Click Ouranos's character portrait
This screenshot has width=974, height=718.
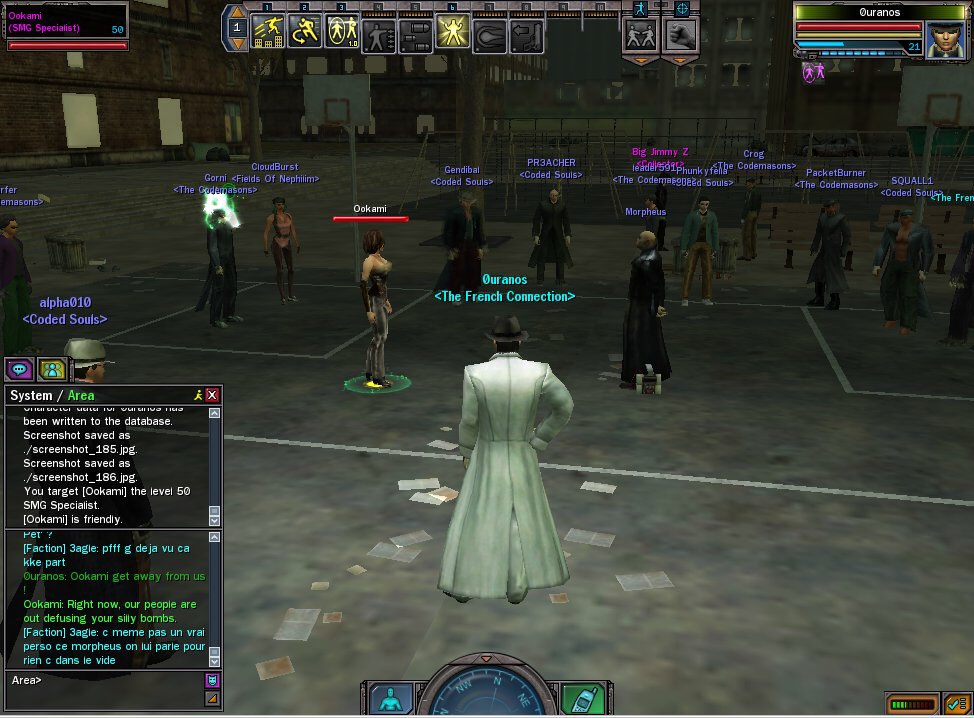tap(944, 38)
